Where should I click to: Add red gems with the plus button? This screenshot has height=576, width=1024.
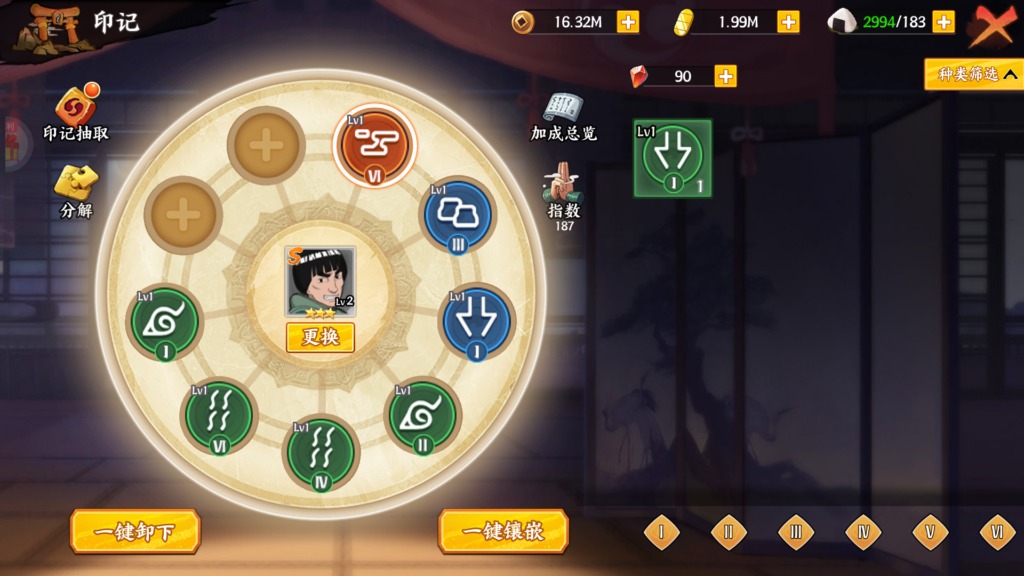pos(725,76)
